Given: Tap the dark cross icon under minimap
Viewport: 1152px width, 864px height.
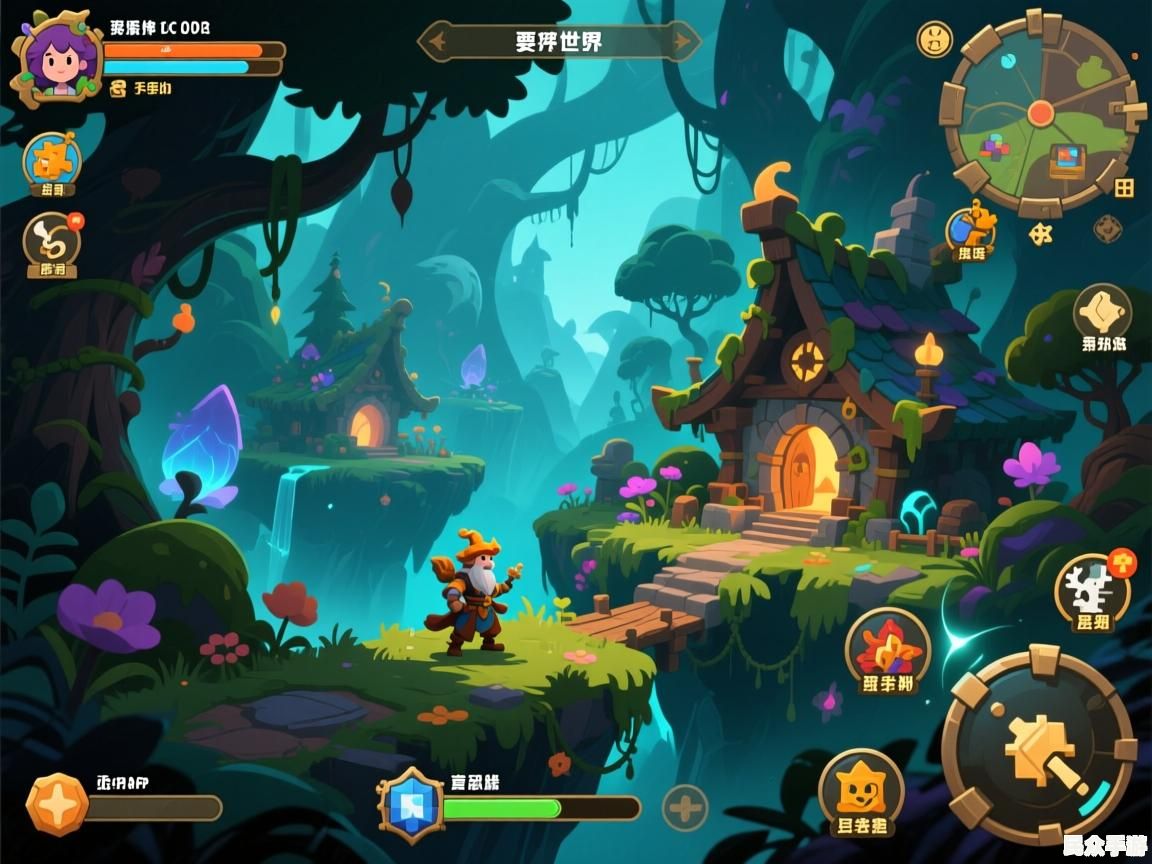Looking at the screenshot, I should (x=1107, y=229).
